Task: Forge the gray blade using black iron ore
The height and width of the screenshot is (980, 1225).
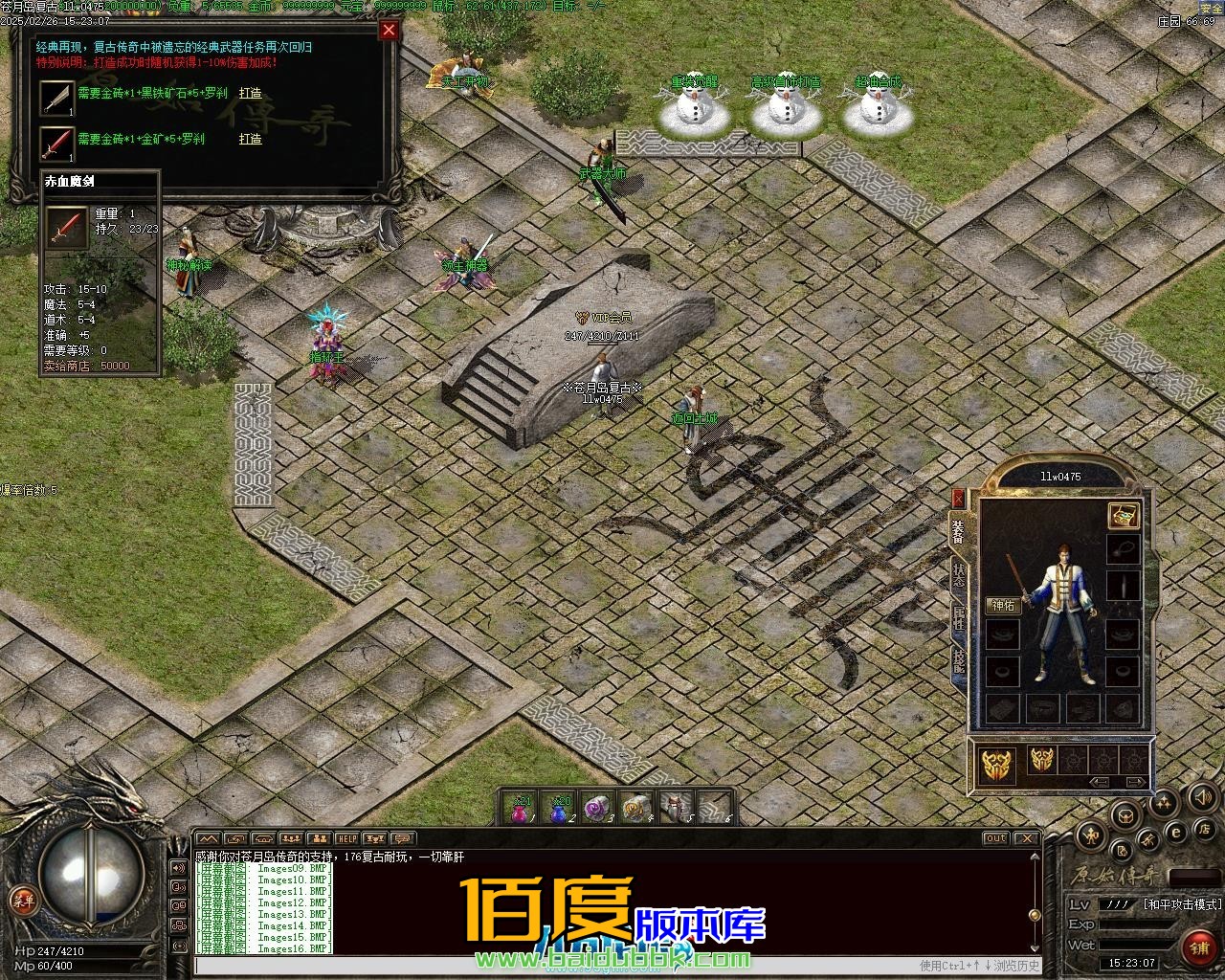Action: pyautogui.click(x=250, y=94)
